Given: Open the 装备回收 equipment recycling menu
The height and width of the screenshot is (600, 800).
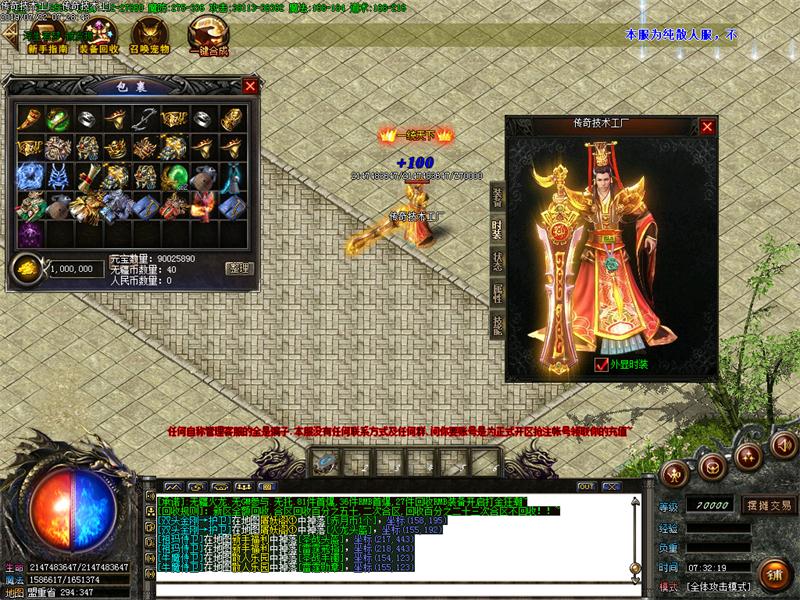Looking at the screenshot, I should [96, 41].
